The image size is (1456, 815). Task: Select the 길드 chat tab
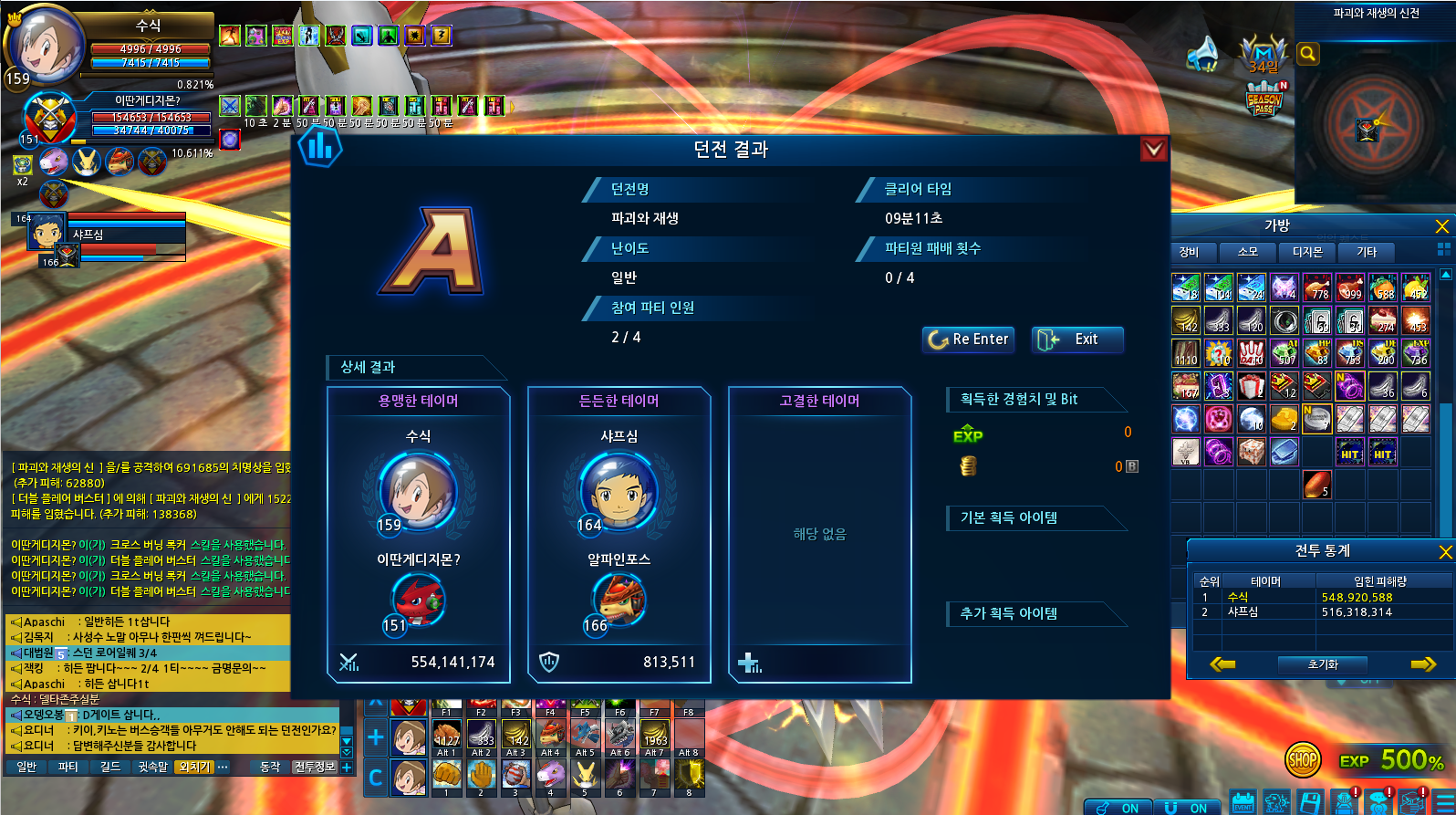click(110, 768)
